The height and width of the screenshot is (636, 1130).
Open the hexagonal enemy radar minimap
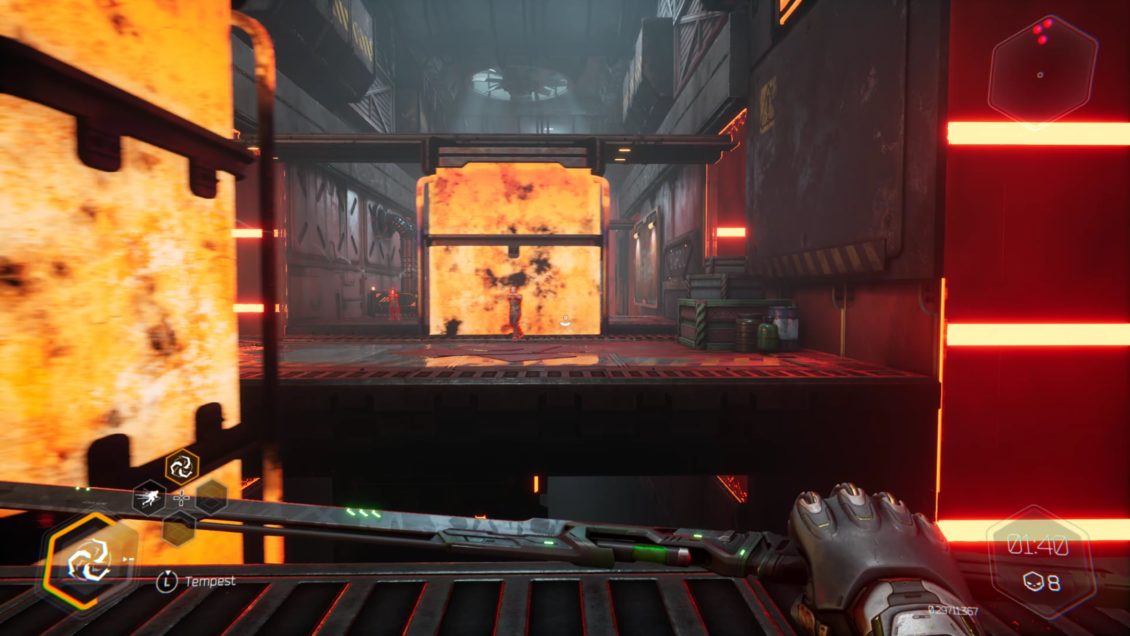(1041, 71)
